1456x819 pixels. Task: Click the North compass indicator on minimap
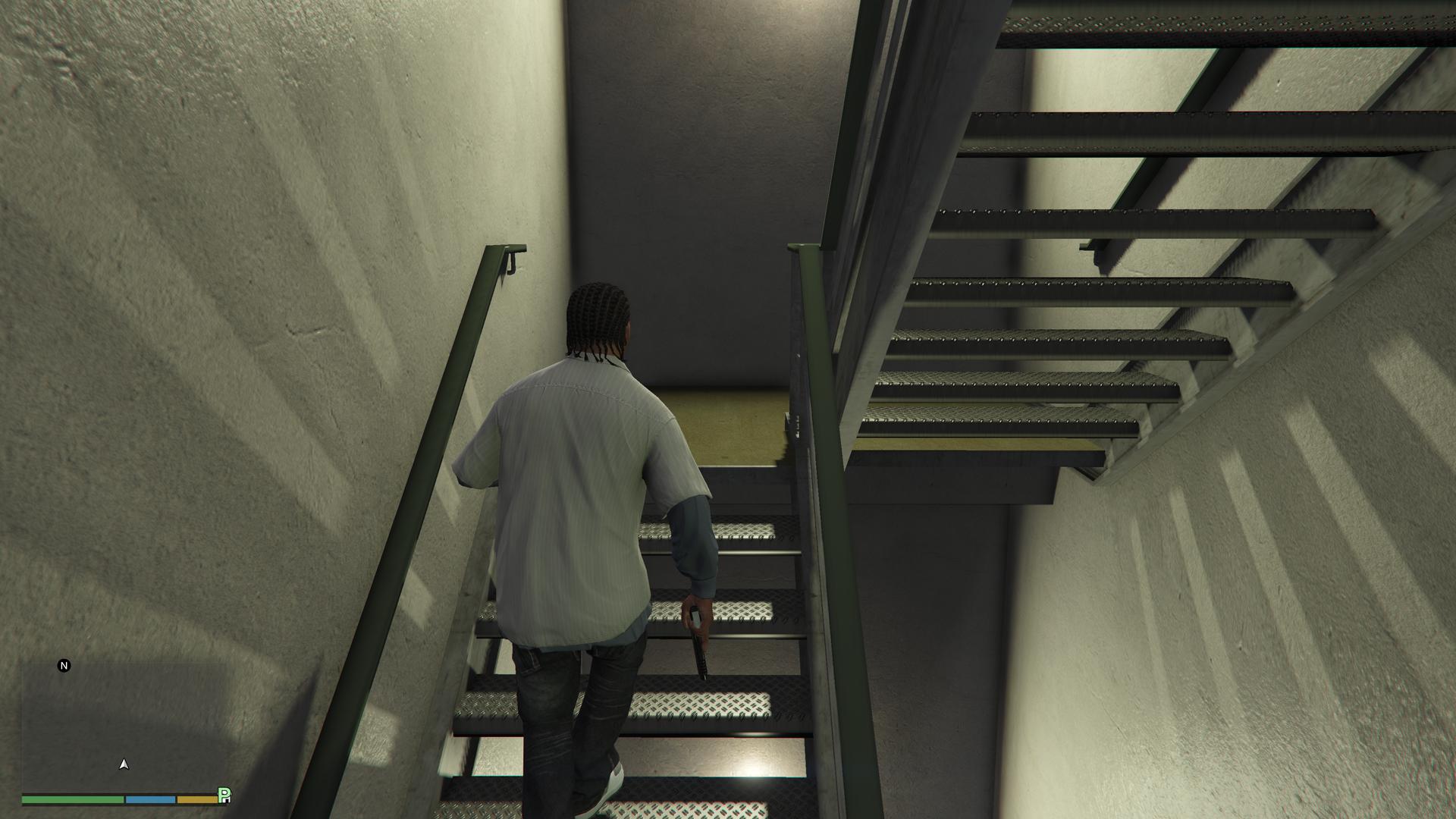click(64, 665)
